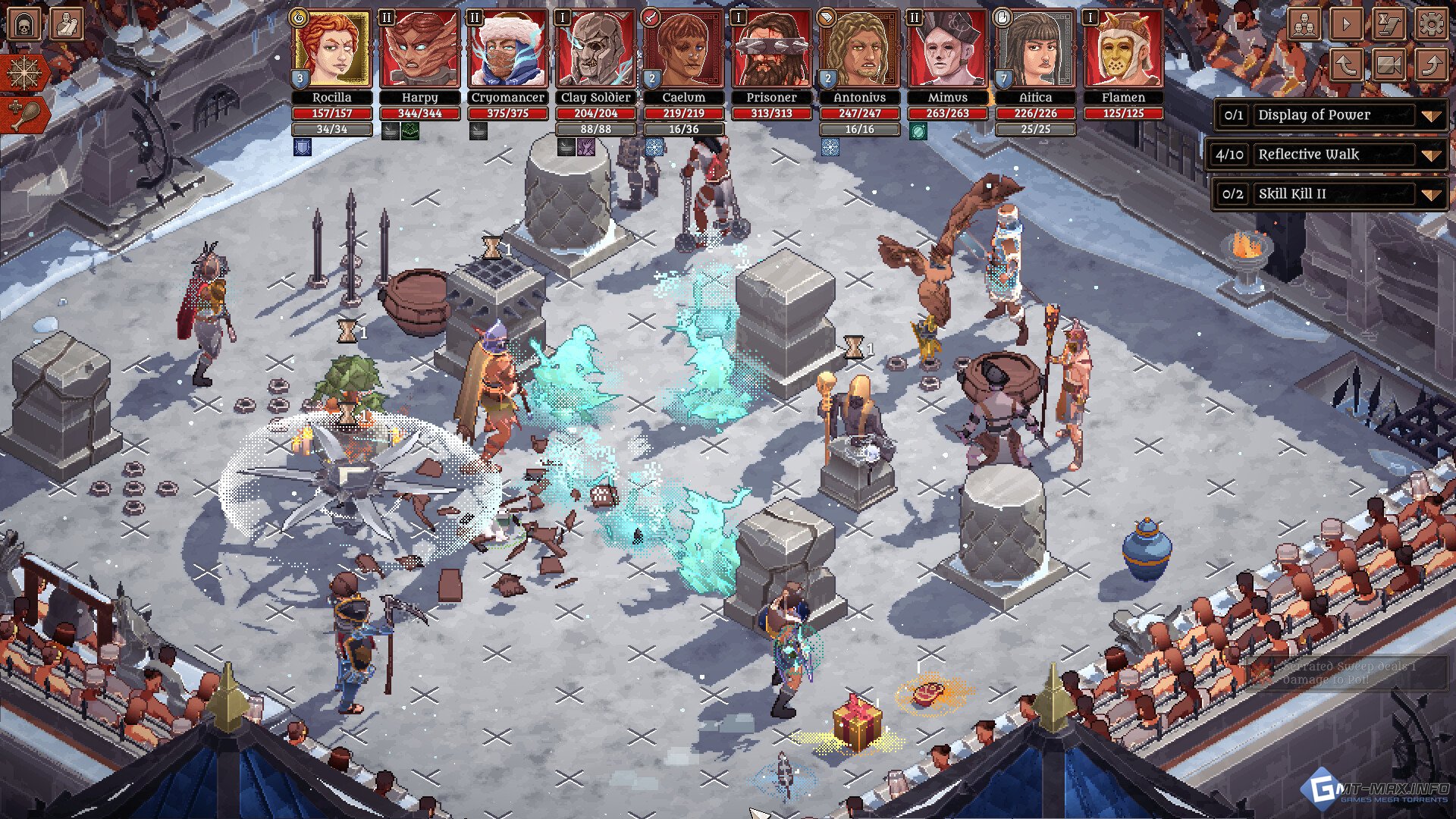This screenshot has height=819, width=1456.
Task: Open the three-heads party button
Action: tap(1304, 24)
